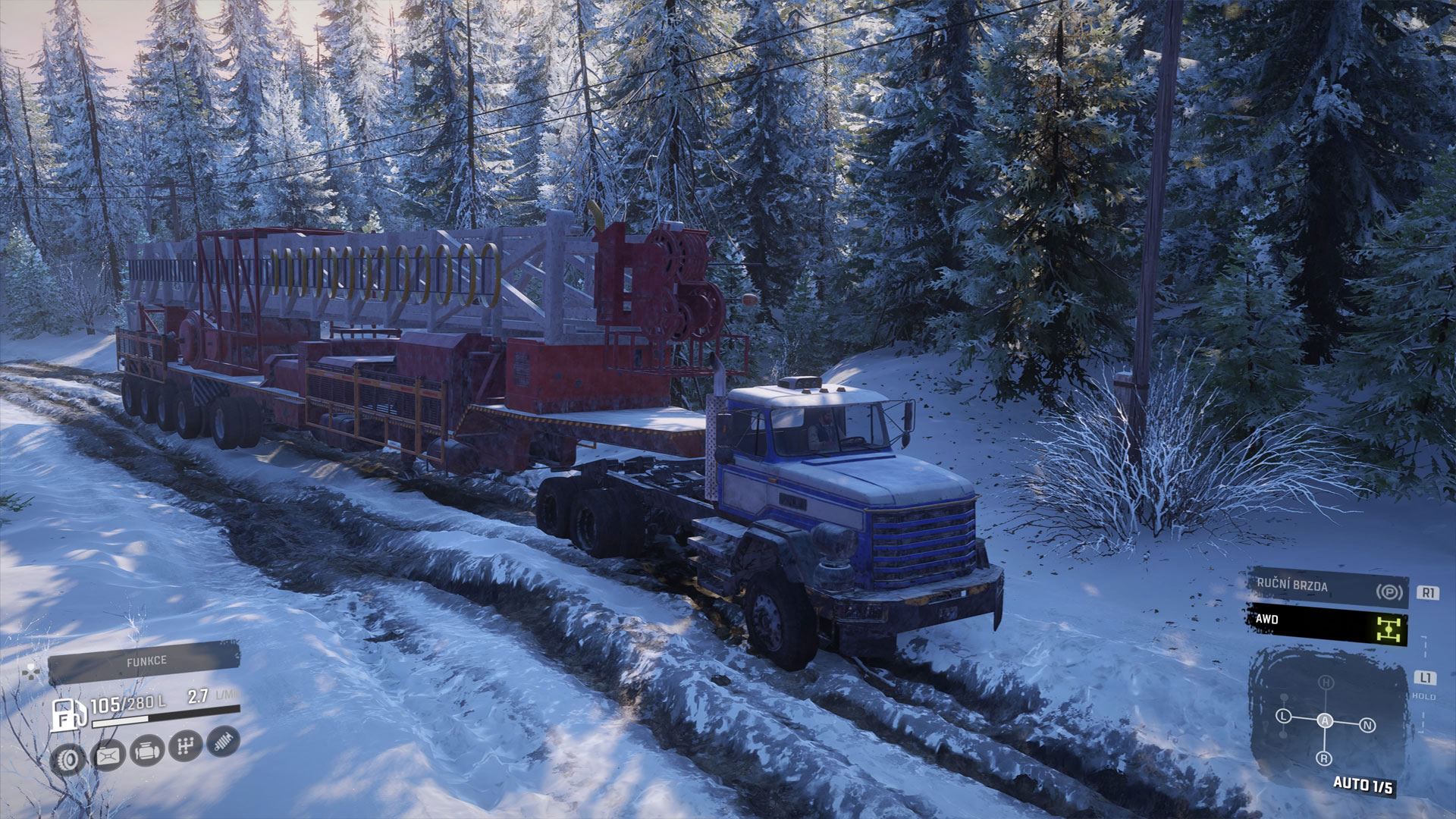Image resolution: width=1456 pixels, height=819 pixels.
Task: Select the gearbox damage status icon
Action: (186, 746)
